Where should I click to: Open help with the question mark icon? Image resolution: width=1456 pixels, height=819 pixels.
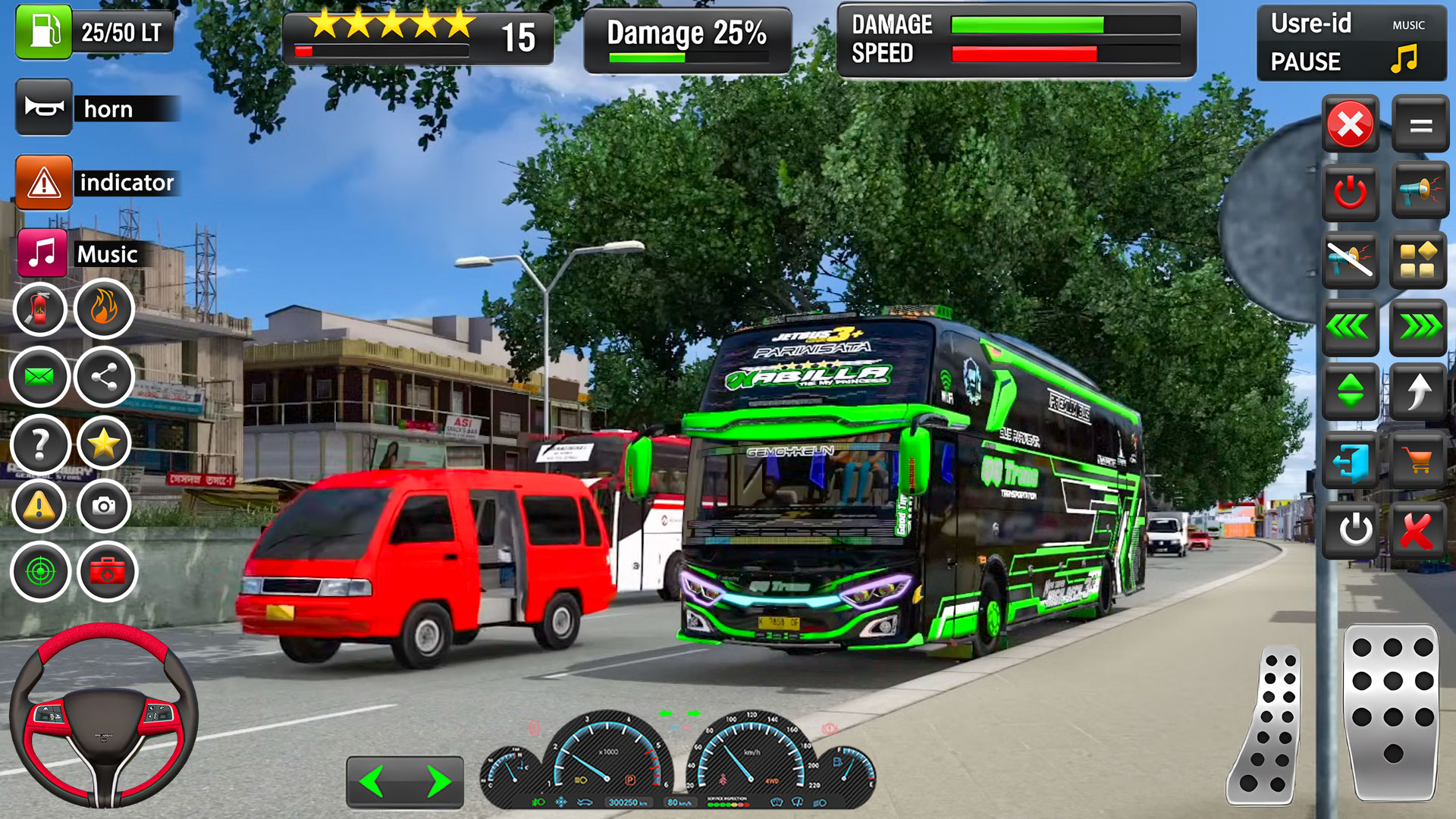pyautogui.click(x=39, y=444)
